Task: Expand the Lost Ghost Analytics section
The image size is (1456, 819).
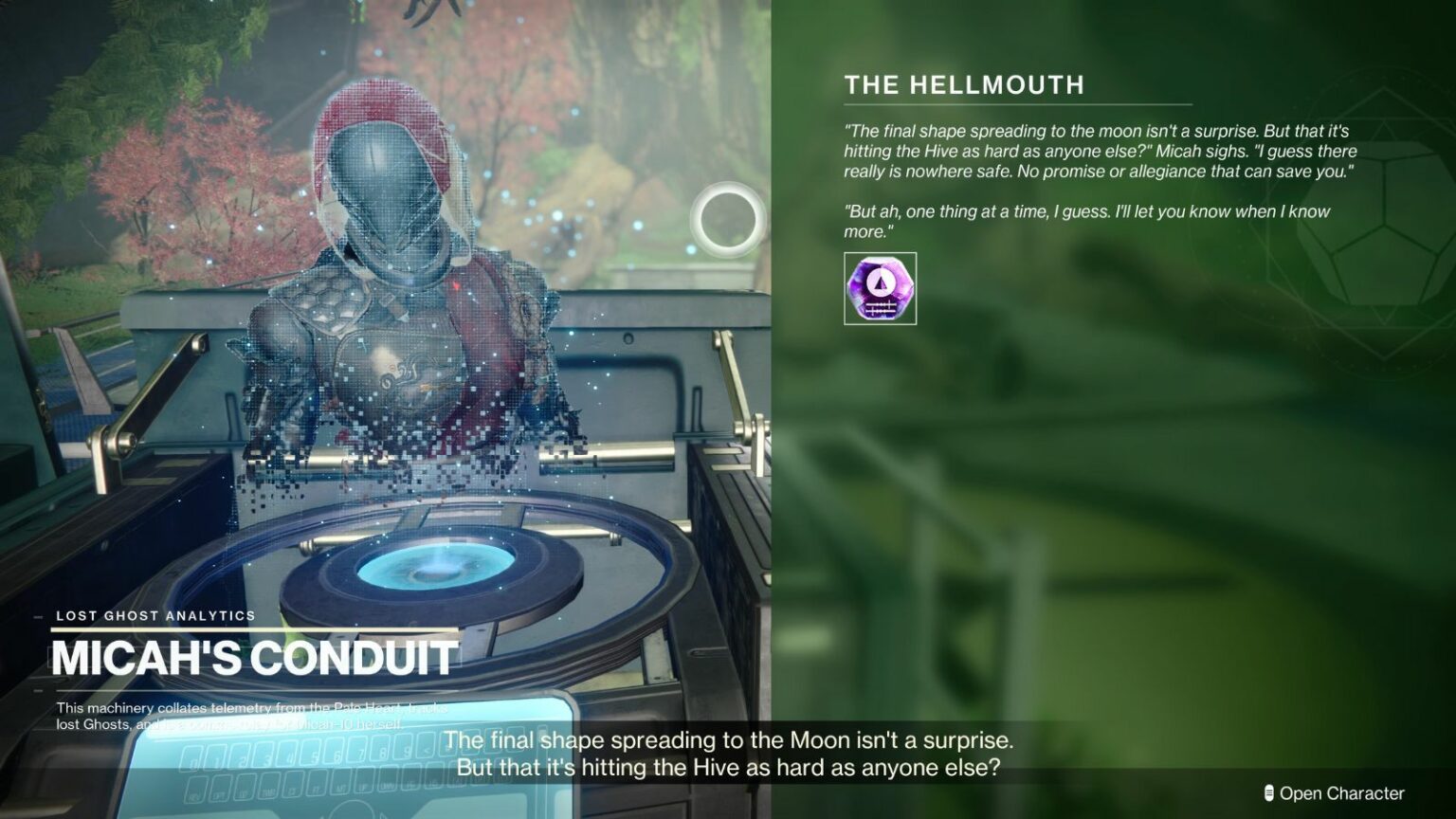Action: (155, 615)
